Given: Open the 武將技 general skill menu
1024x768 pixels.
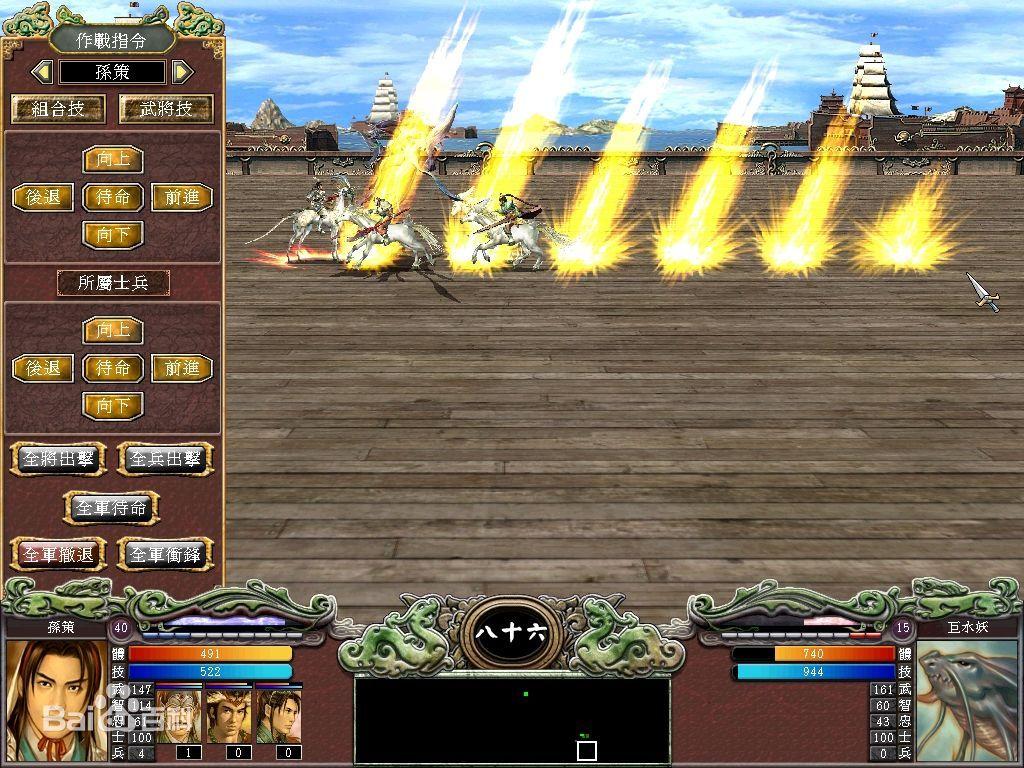Looking at the screenshot, I should tap(166, 109).
